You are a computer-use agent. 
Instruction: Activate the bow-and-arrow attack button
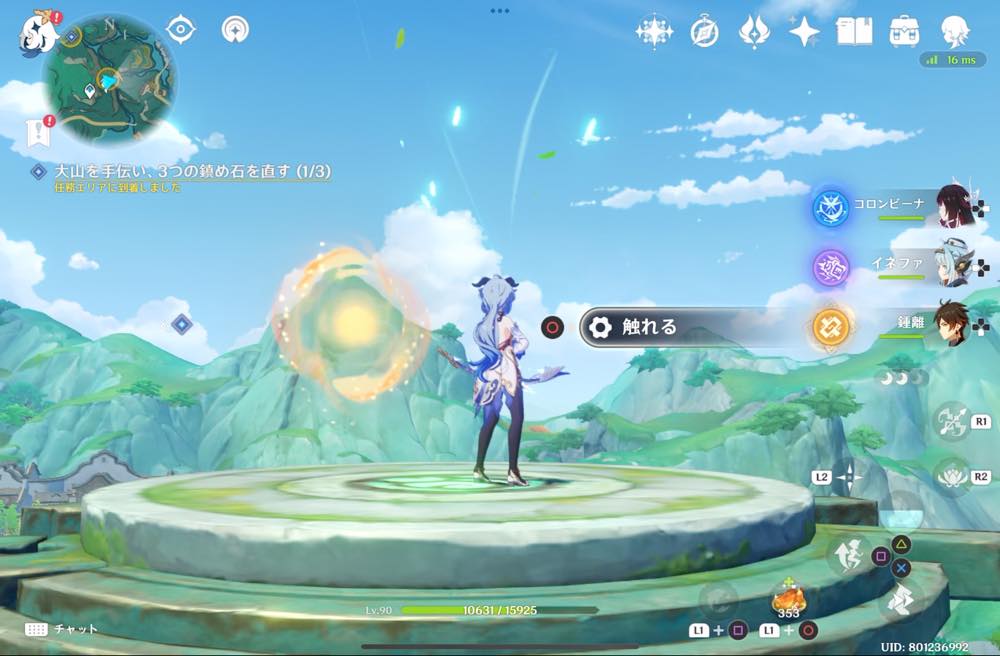pos(951,420)
